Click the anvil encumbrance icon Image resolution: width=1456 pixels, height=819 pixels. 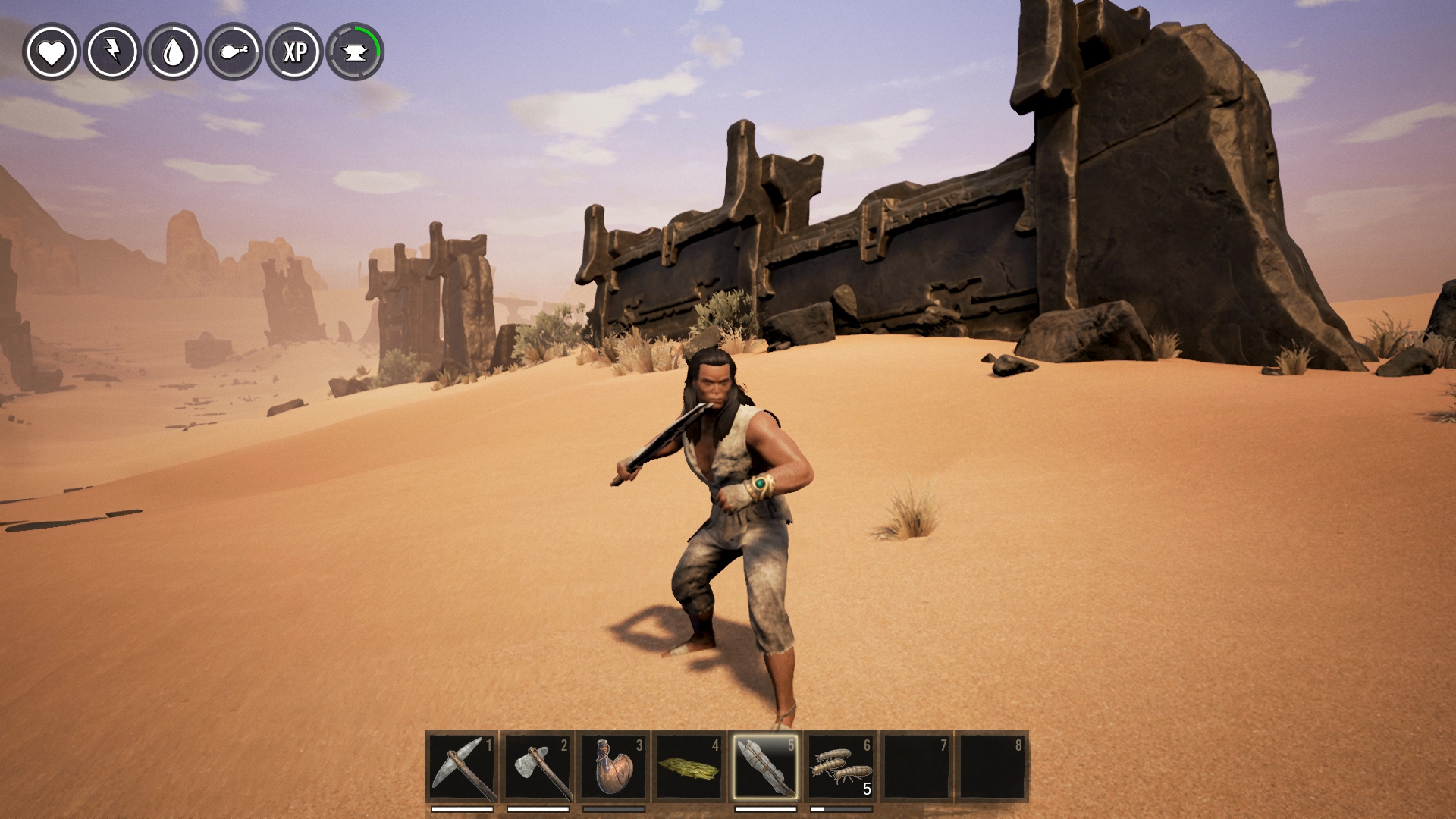pyautogui.click(x=355, y=52)
